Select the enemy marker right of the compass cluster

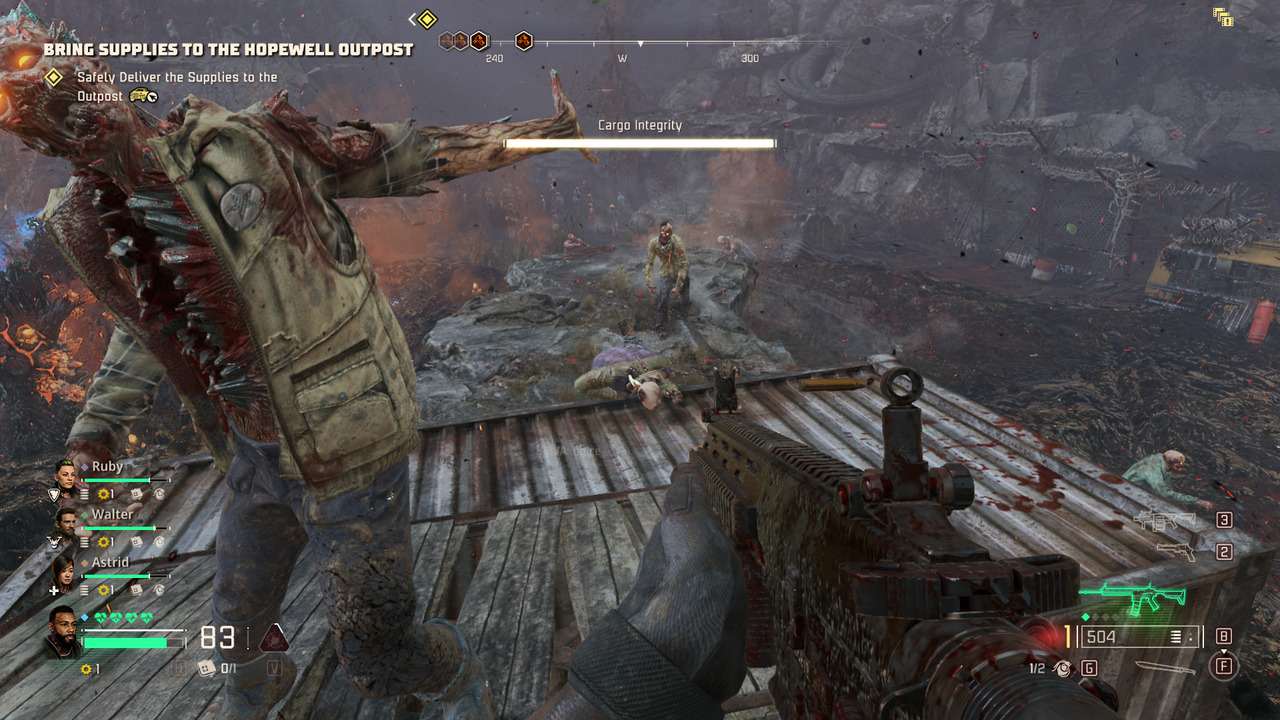tap(524, 41)
